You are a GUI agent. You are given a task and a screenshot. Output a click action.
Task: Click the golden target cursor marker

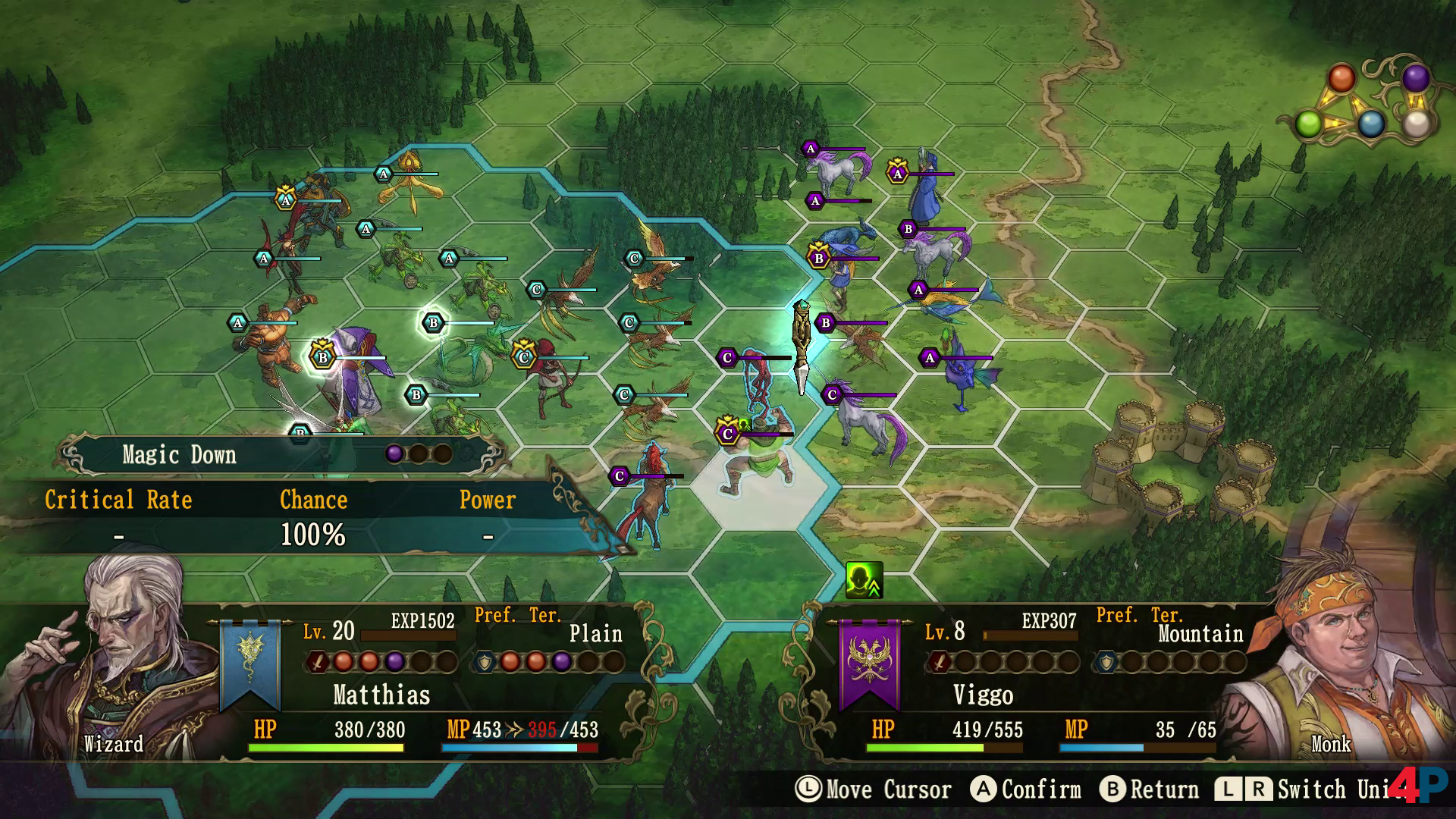click(802, 345)
